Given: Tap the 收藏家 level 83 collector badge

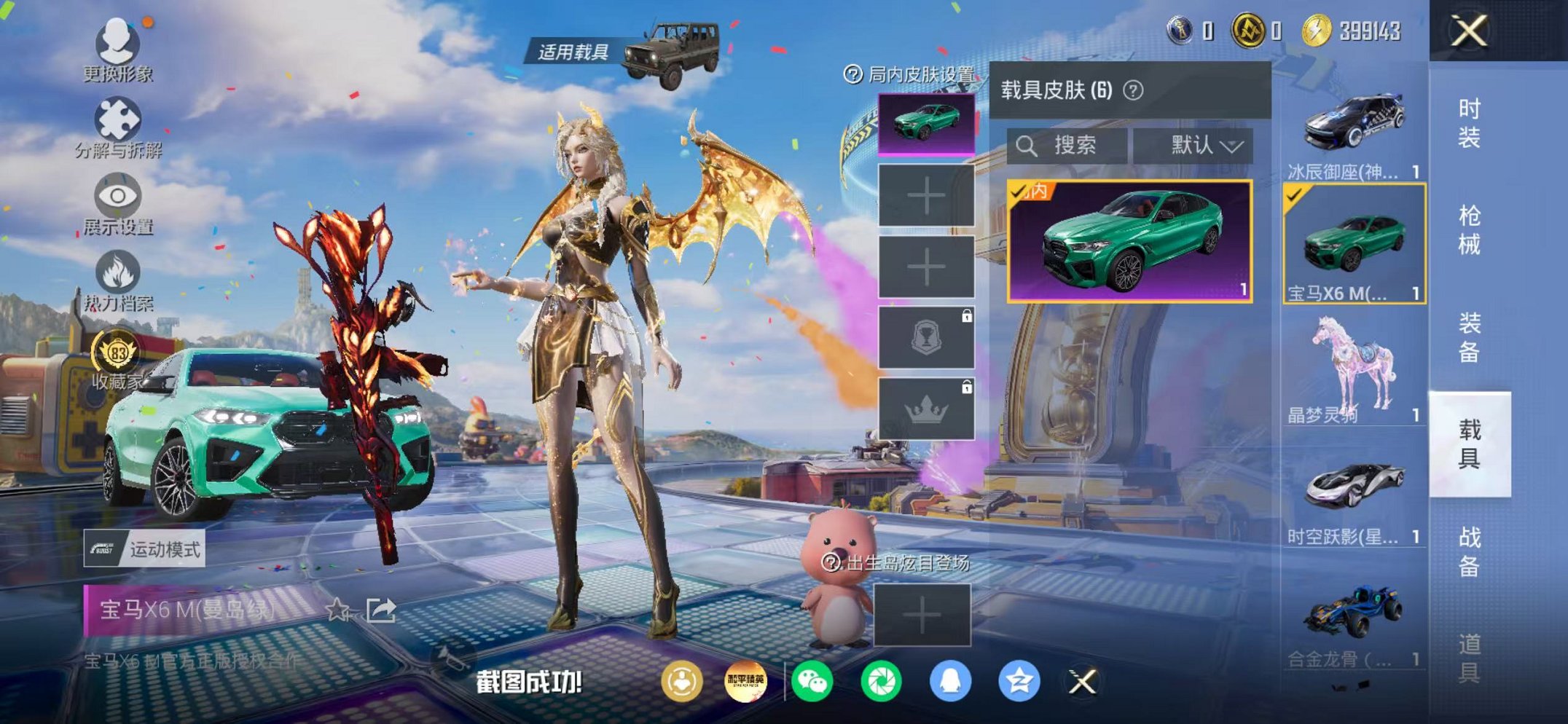Looking at the screenshot, I should (x=117, y=352).
